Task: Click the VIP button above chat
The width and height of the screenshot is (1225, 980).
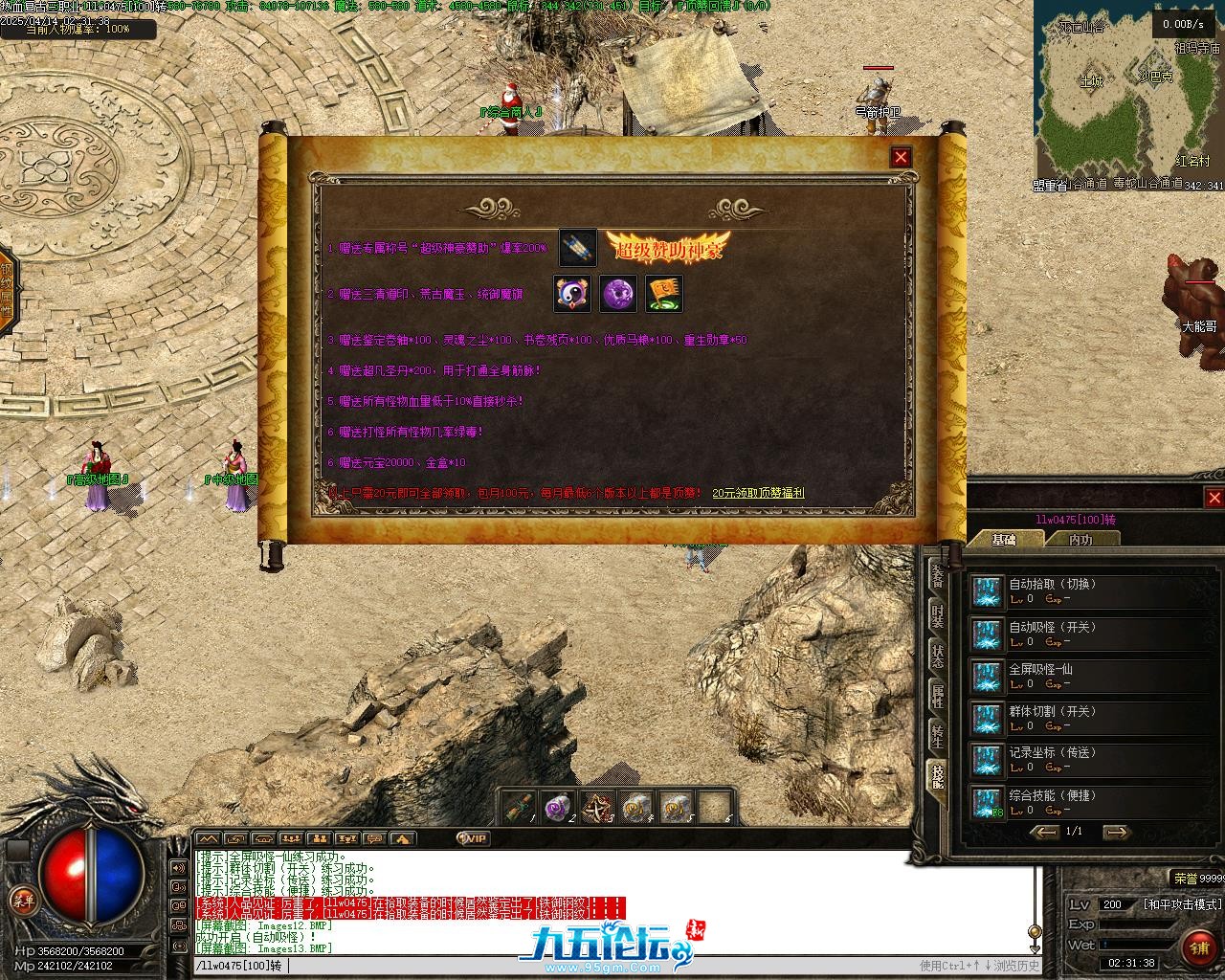Action: 473,838
